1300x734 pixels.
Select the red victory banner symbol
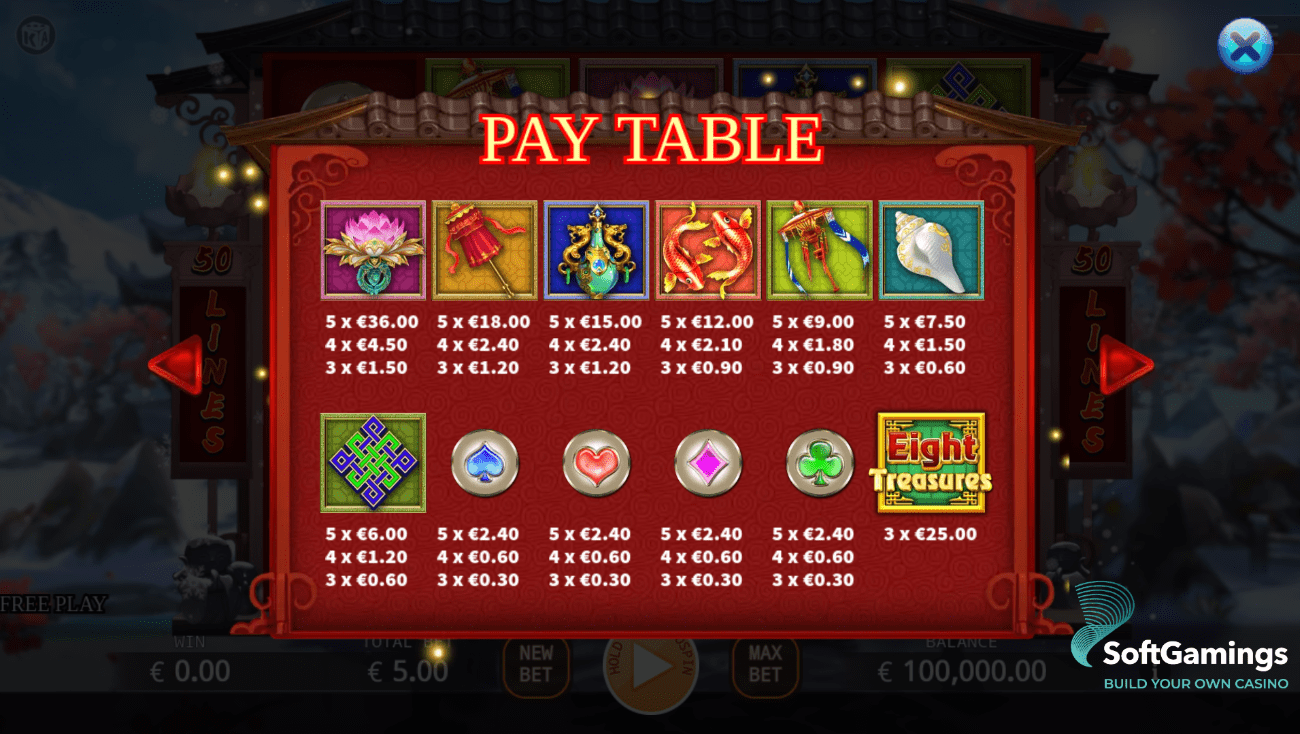(819, 250)
